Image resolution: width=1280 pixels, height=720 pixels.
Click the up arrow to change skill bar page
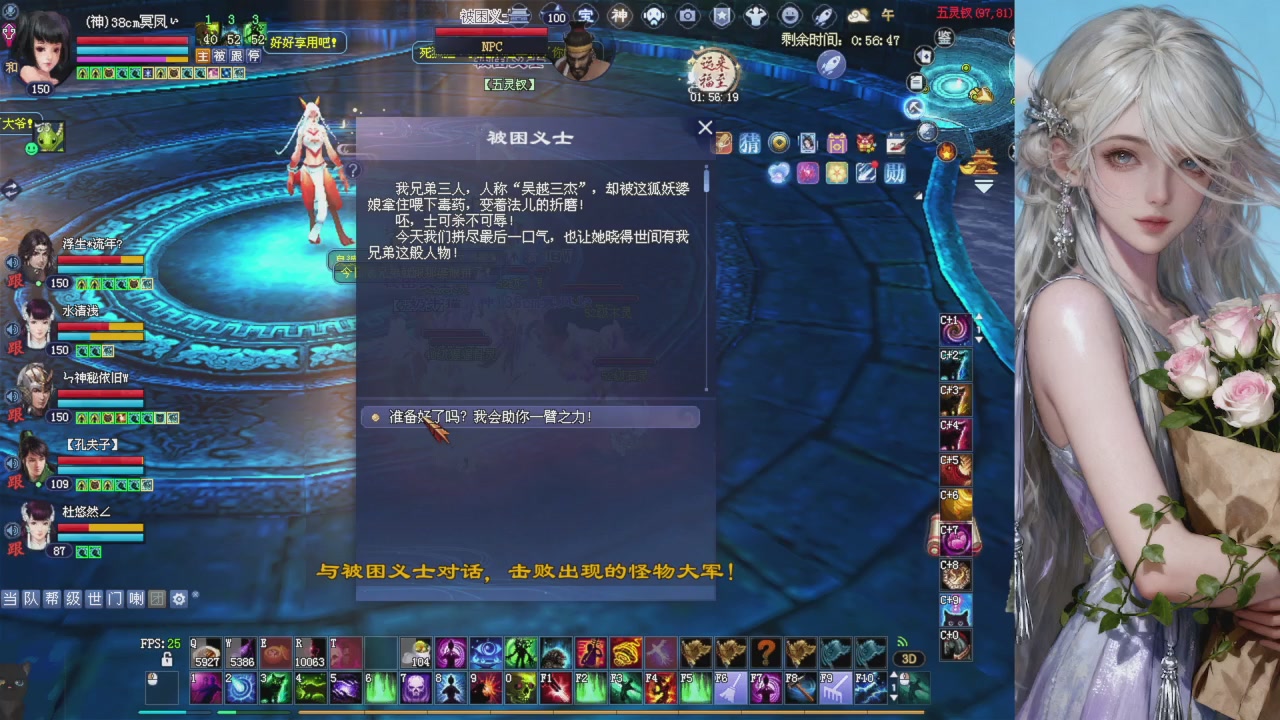(x=894, y=673)
